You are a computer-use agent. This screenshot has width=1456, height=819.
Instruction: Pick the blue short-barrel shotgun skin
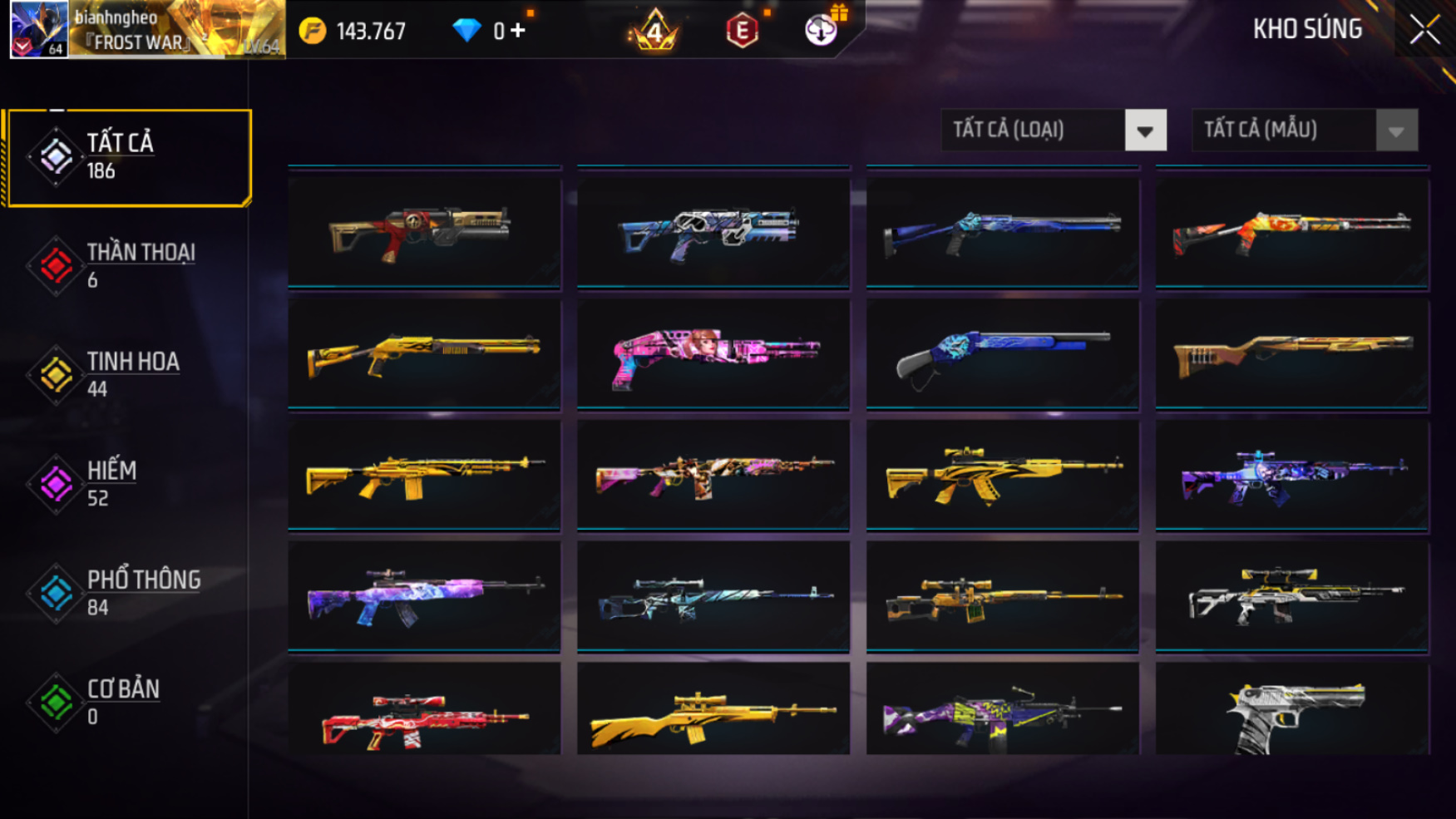[1002, 355]
